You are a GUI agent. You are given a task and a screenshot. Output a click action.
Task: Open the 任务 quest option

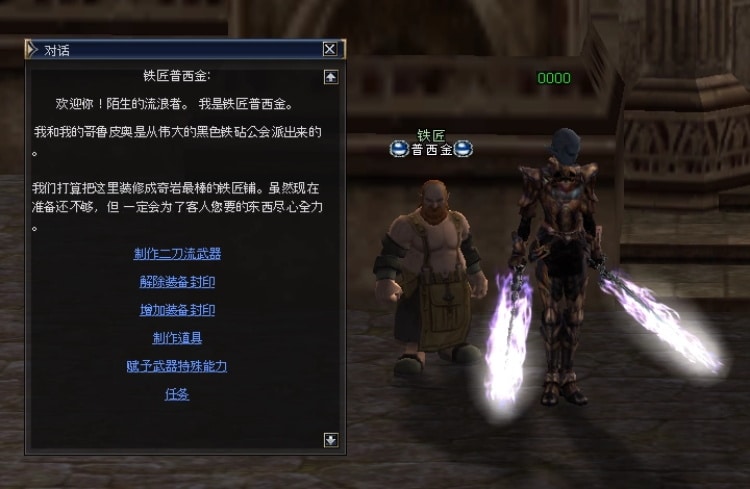tap(177, 394)
